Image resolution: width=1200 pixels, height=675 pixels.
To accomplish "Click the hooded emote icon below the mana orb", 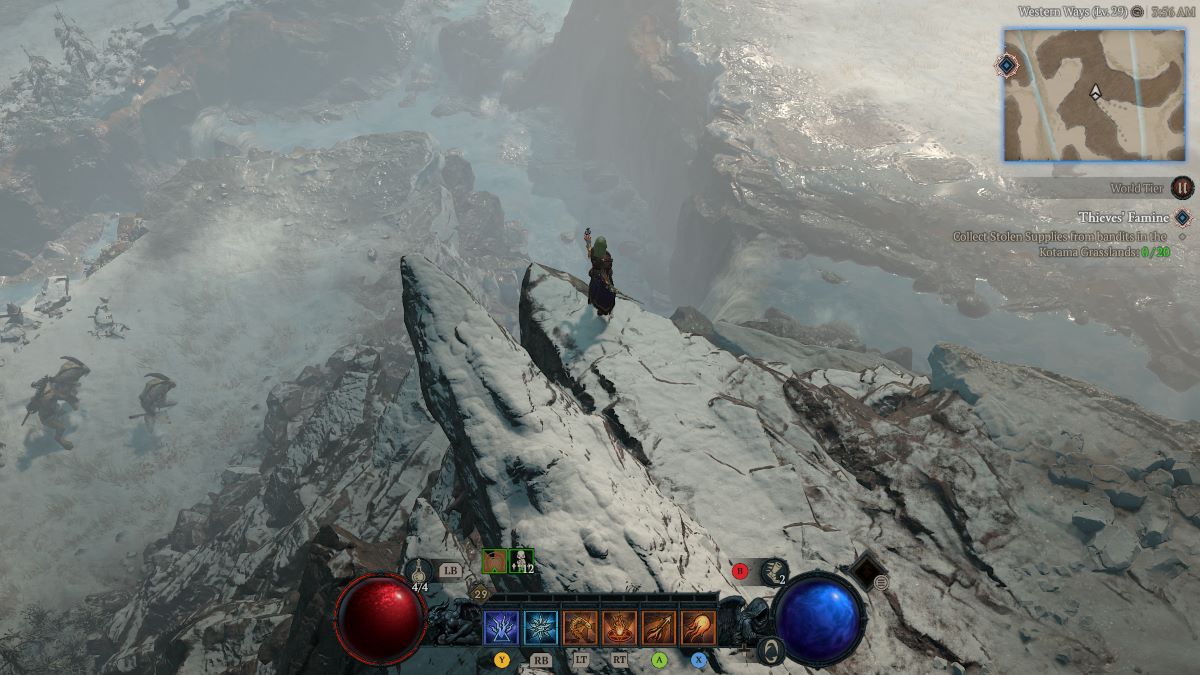I will (x=769, y=652).
